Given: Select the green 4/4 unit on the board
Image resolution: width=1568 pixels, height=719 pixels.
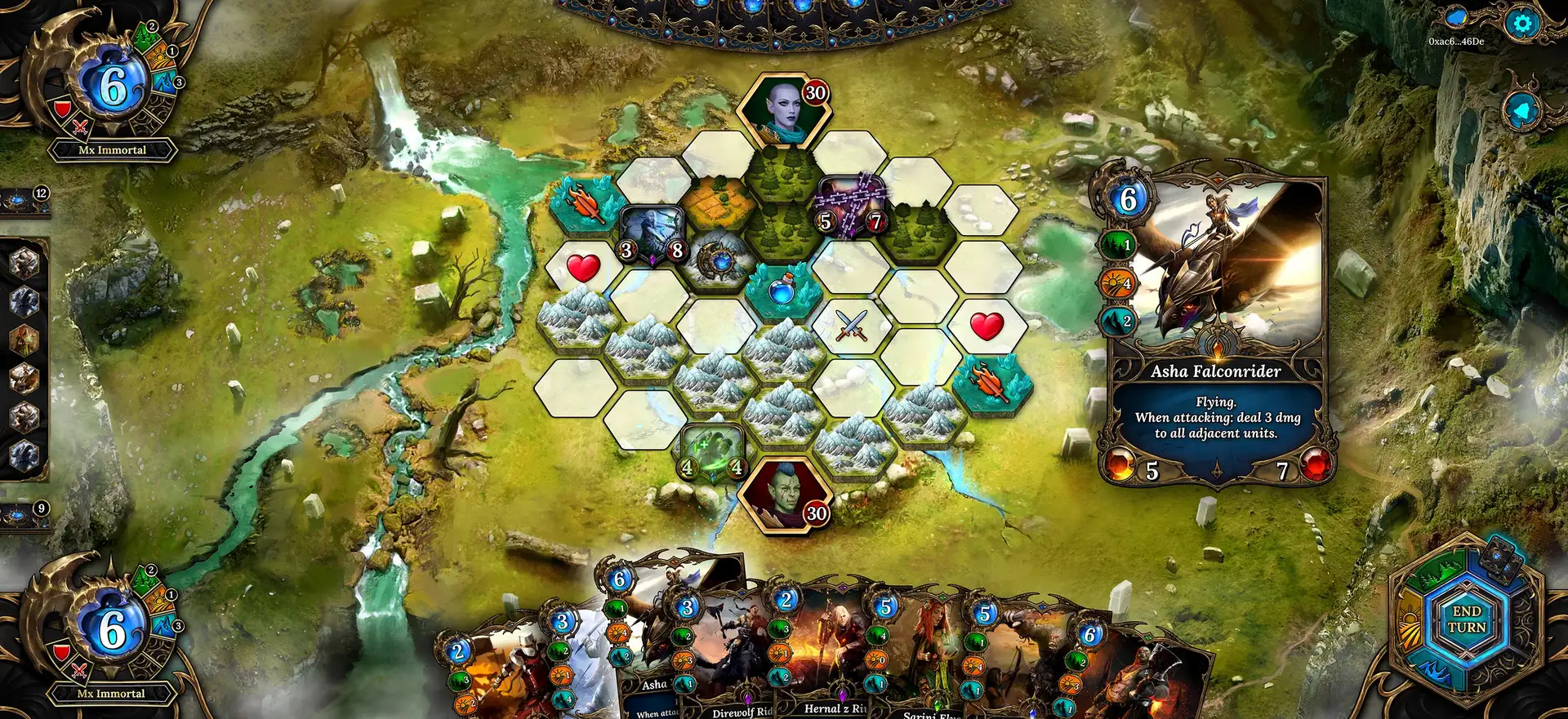Looking at the screenshot, I should click(x=712, y=450).
